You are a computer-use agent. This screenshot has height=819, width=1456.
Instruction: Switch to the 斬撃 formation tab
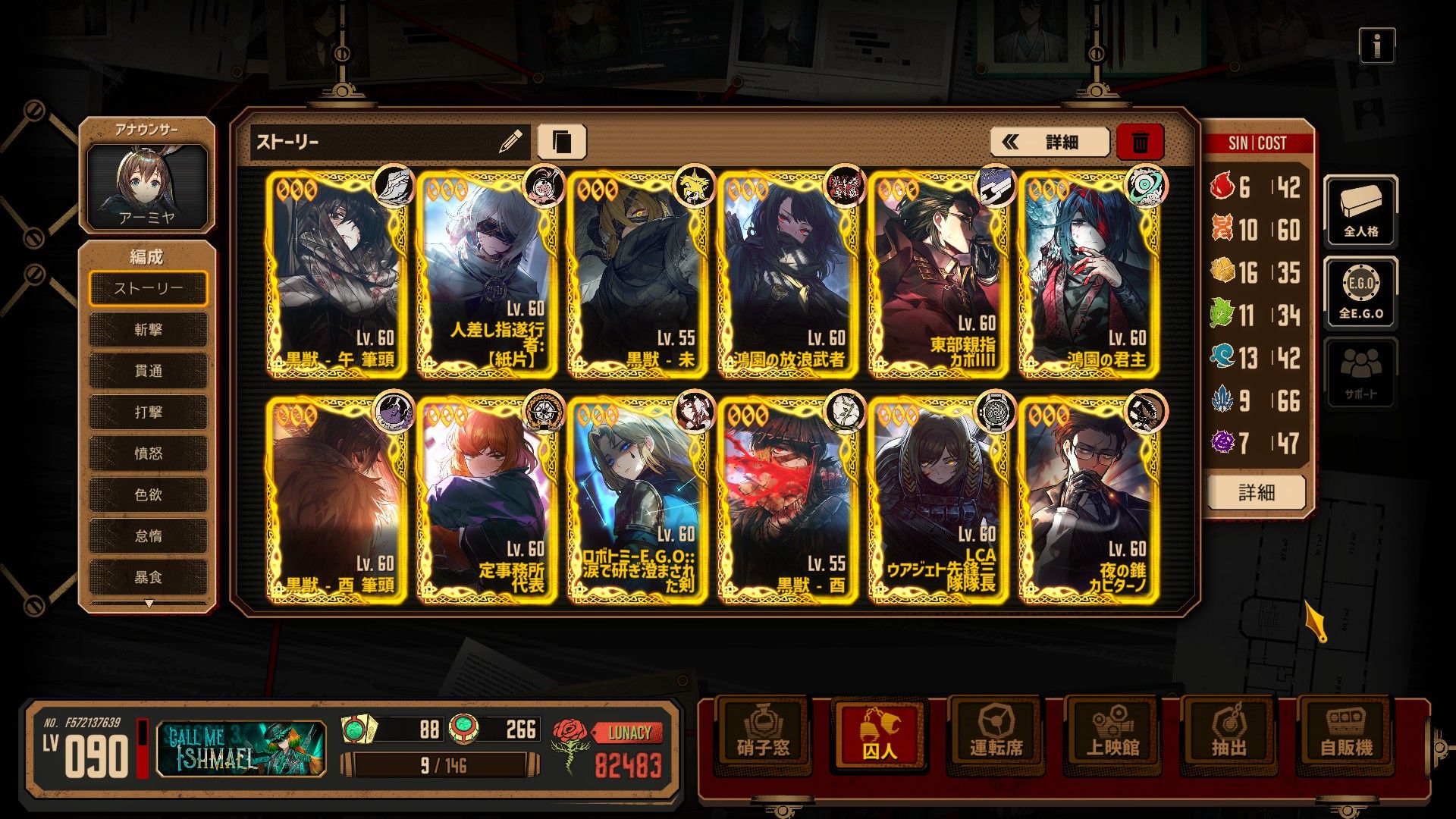point(148,329)
